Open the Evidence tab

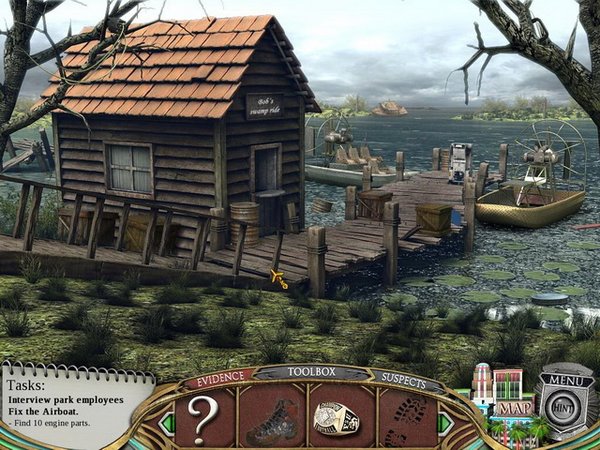[x=217, y=378]
